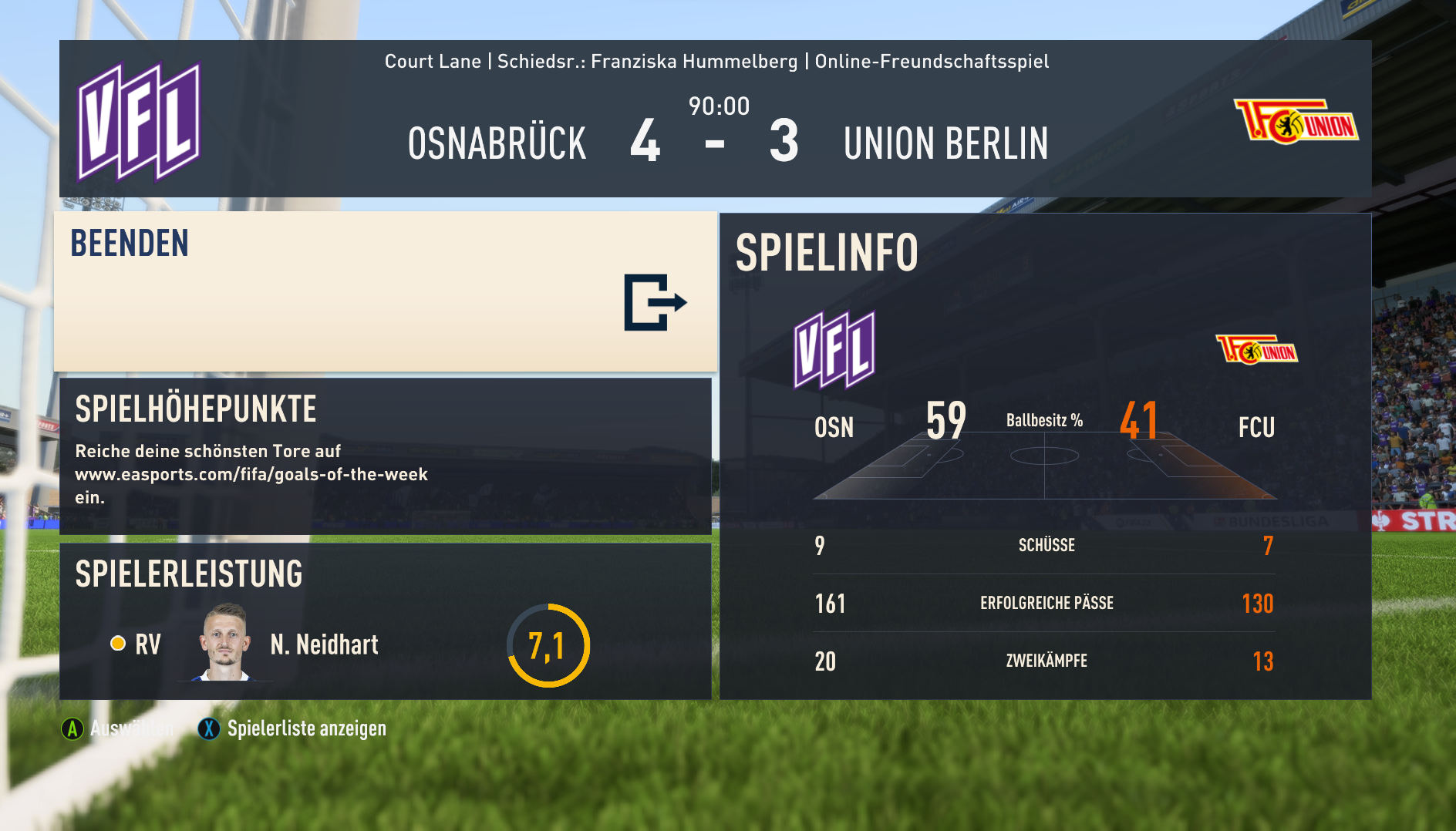Open the SPIELERLEISTUNG panel
1456x831 pixels.
385,621
